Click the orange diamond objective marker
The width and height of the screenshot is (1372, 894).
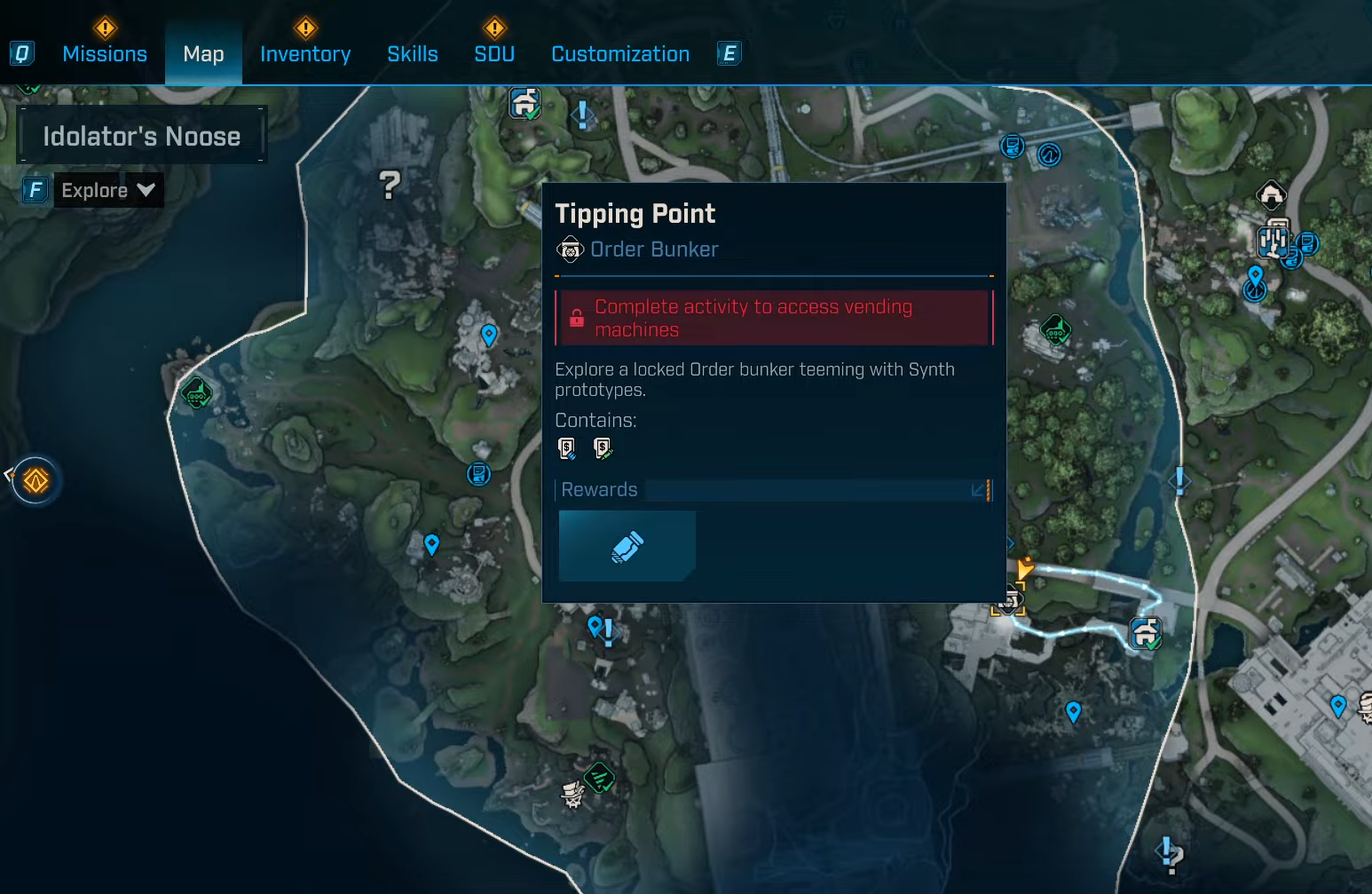point(35,481)
